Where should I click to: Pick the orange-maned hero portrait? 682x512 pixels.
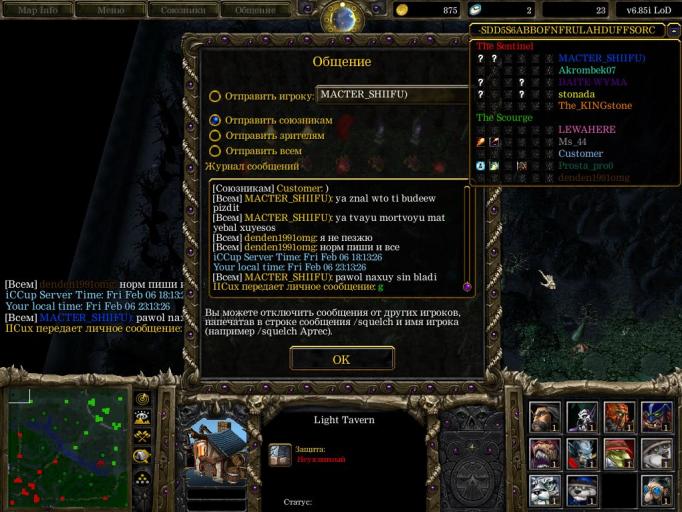619,415
